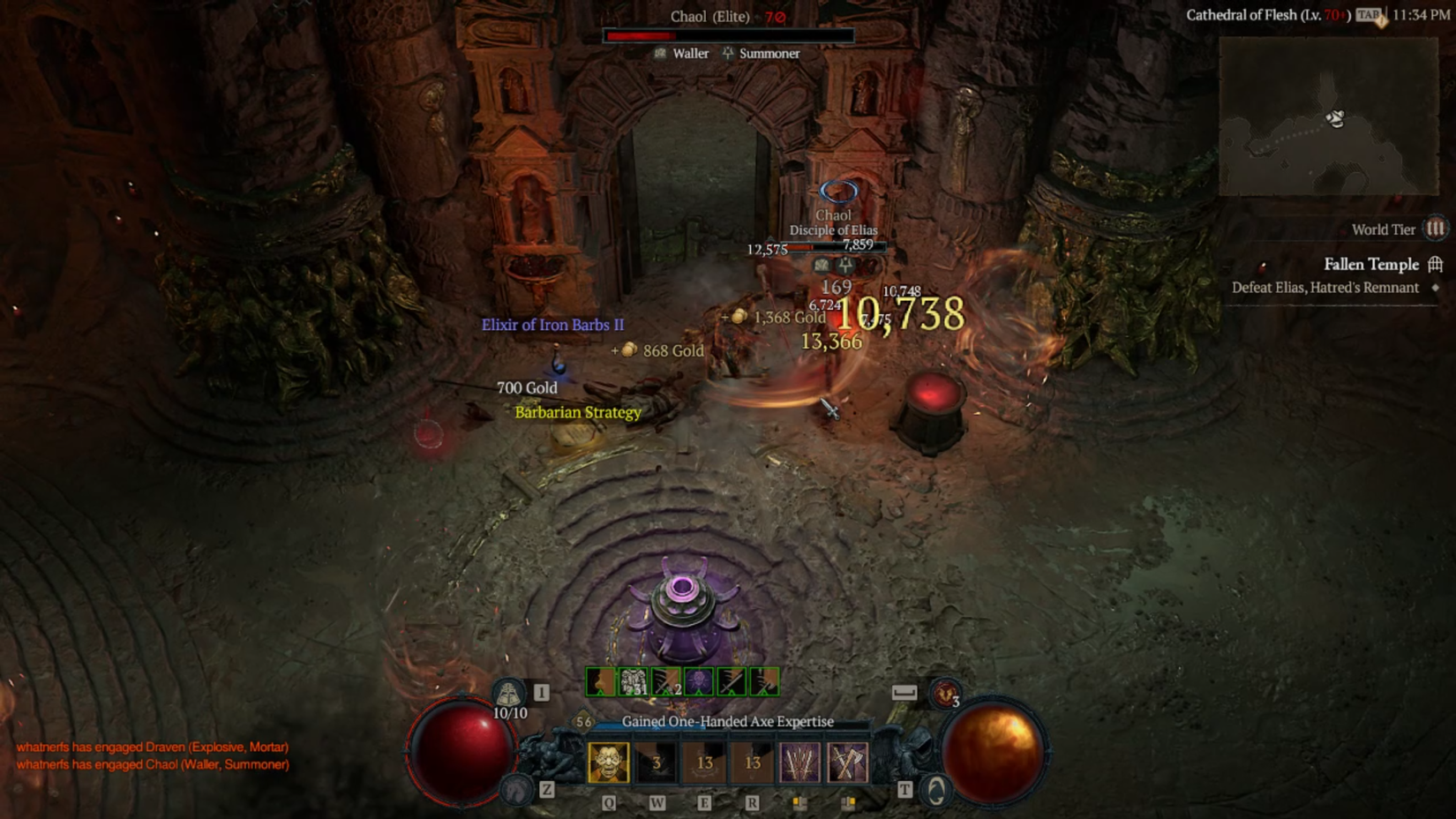The image size is (1456, 819).
Task: Toggle the armor buff icon showing 31
Action: point(633,680)
